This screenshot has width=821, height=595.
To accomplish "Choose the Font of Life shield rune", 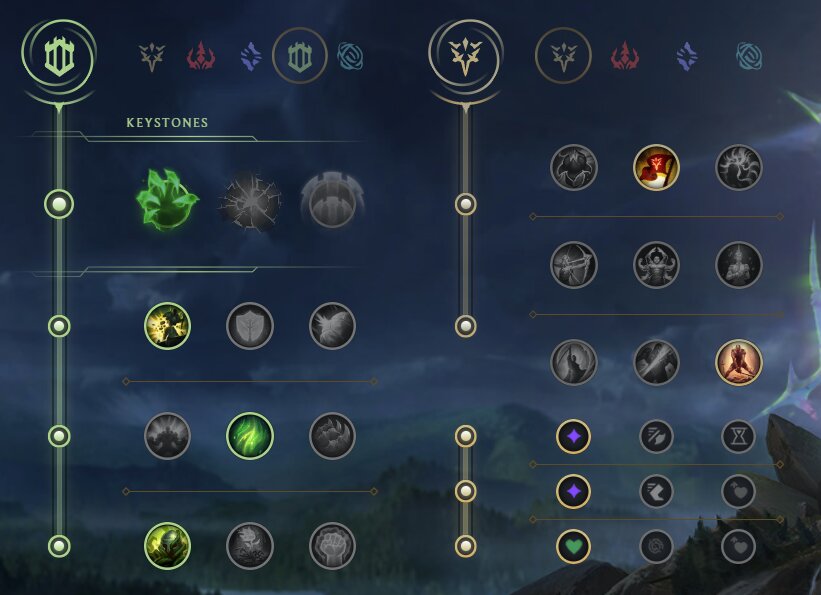I will [250, 326].
